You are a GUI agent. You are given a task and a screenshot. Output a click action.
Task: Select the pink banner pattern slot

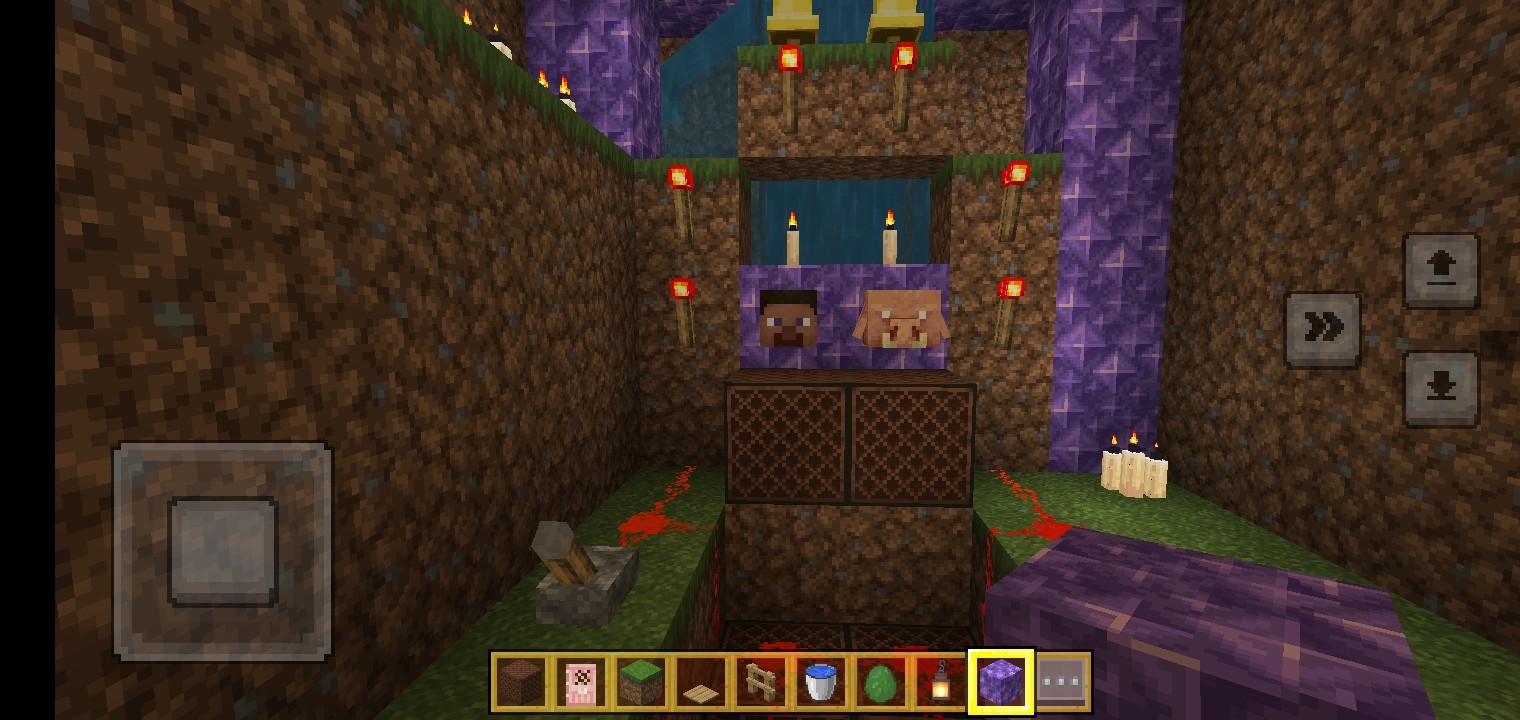click(581, 683)
